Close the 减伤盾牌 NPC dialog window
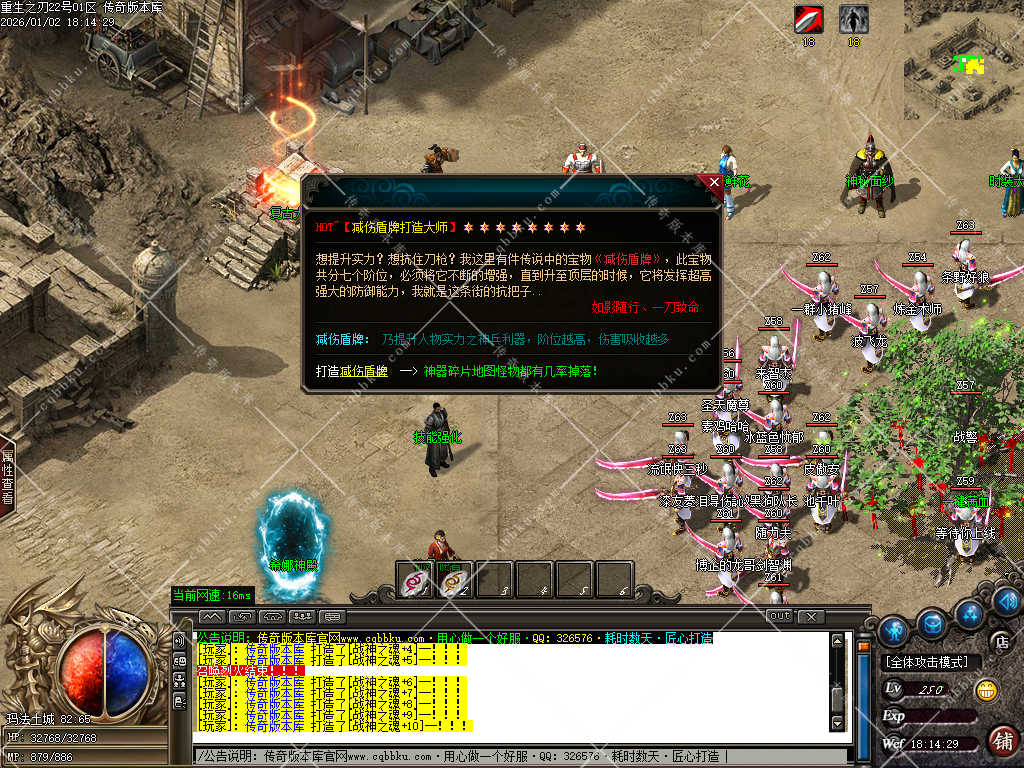 click(x=713, y=183)
